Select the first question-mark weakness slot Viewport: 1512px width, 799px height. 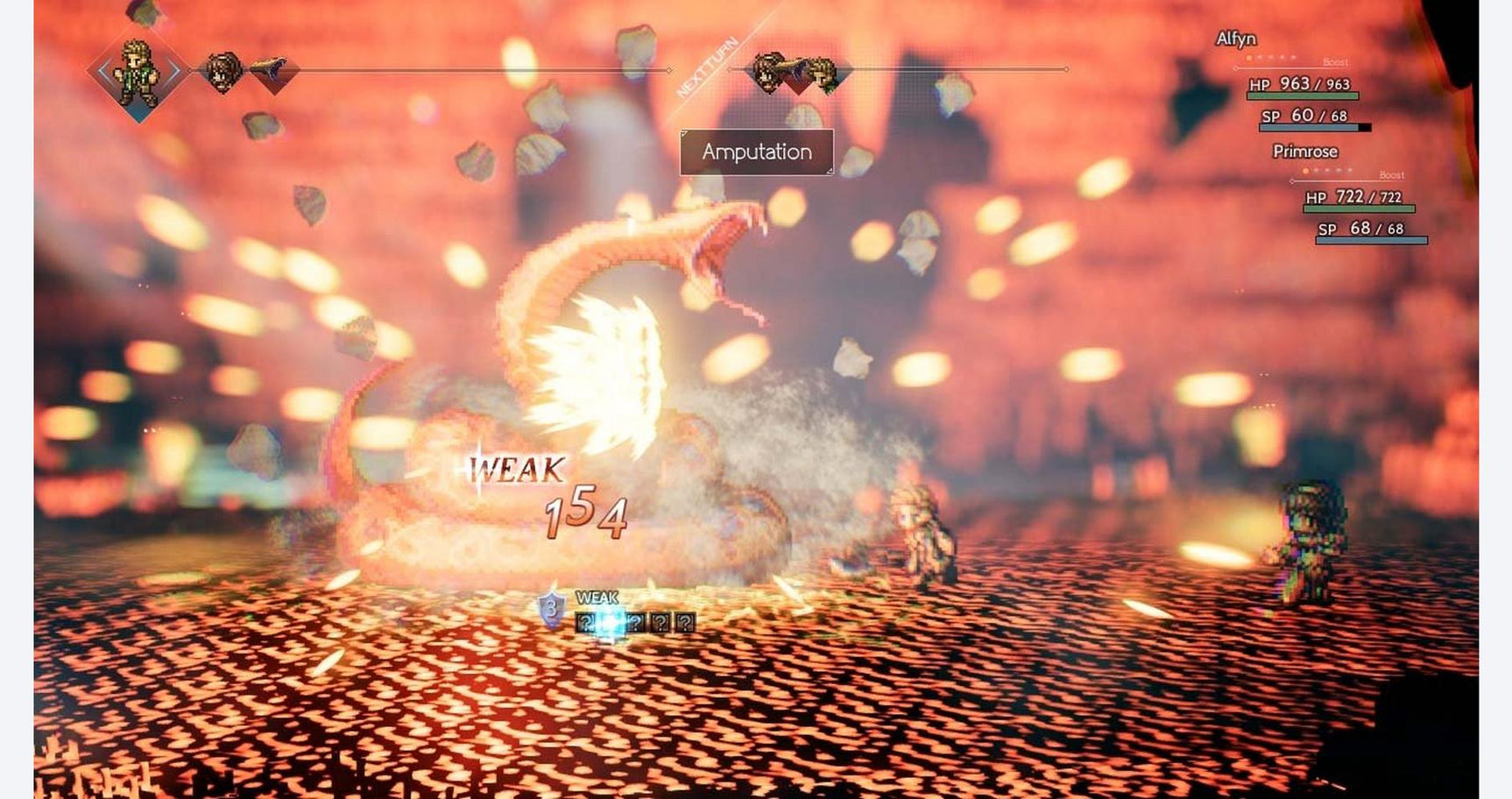(585, 623)
